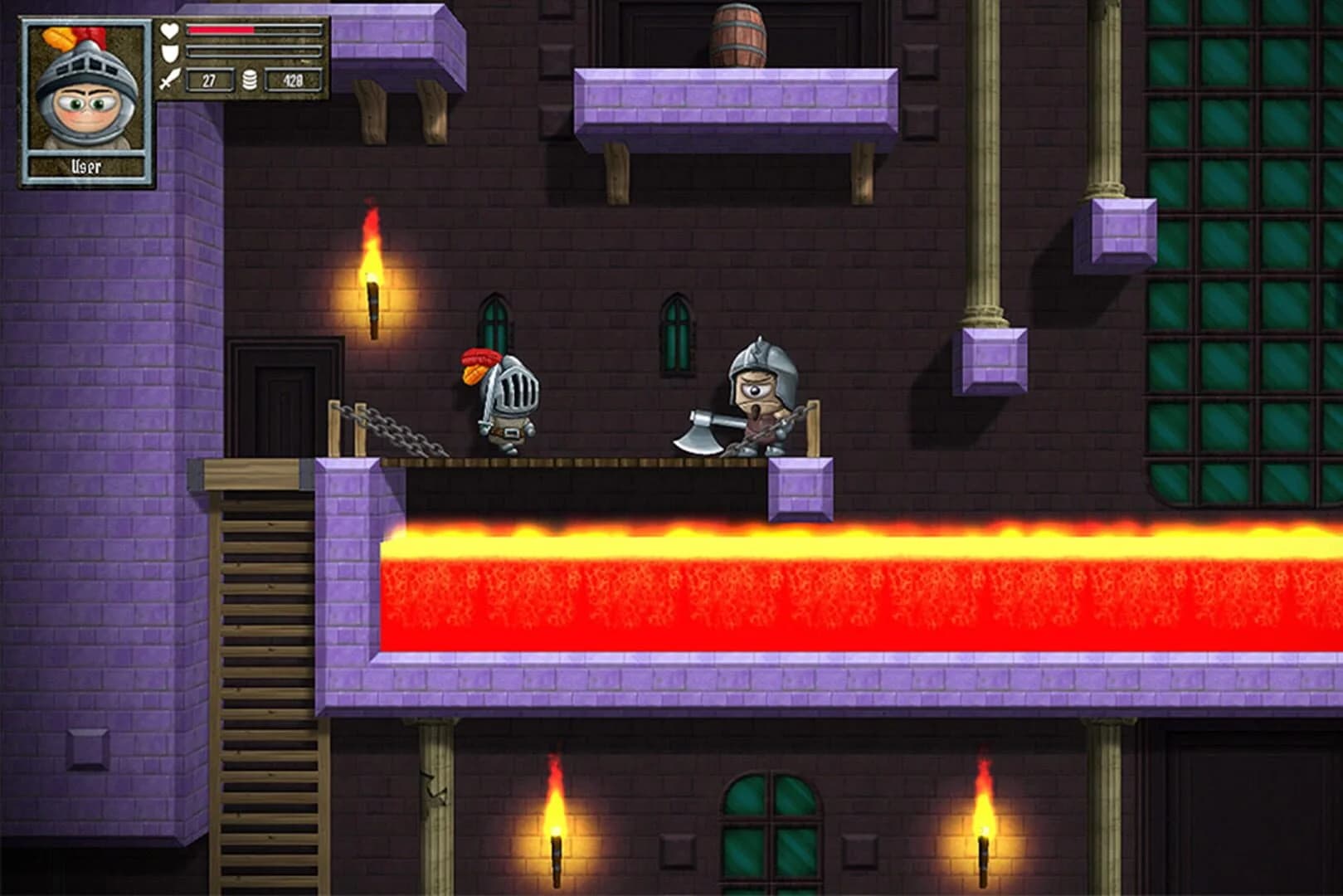Screen dimensions: 1343x896
Task: Click the wooden barrel on the ledge
Action: point(738,35)
